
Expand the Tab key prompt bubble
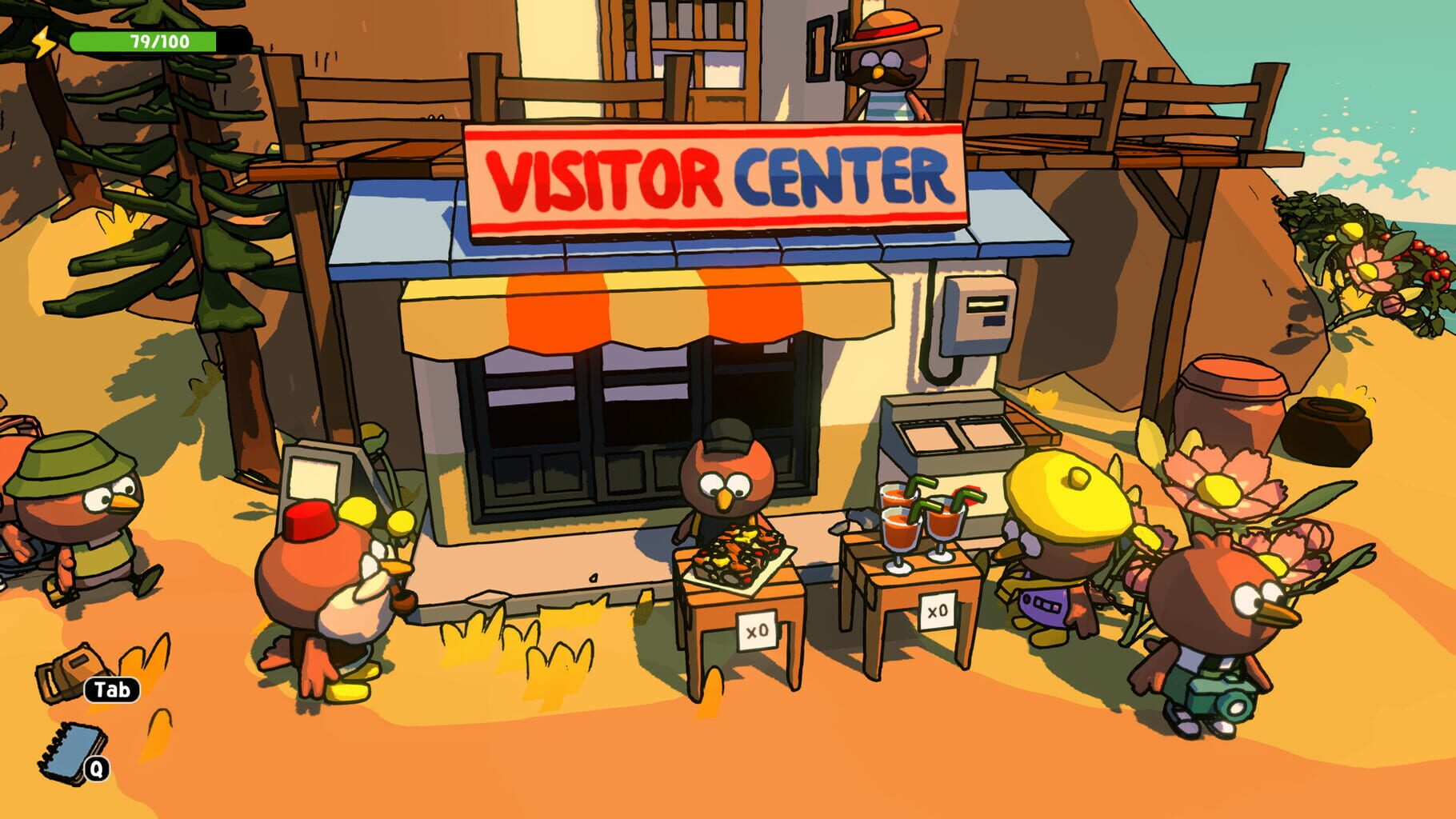110,688
